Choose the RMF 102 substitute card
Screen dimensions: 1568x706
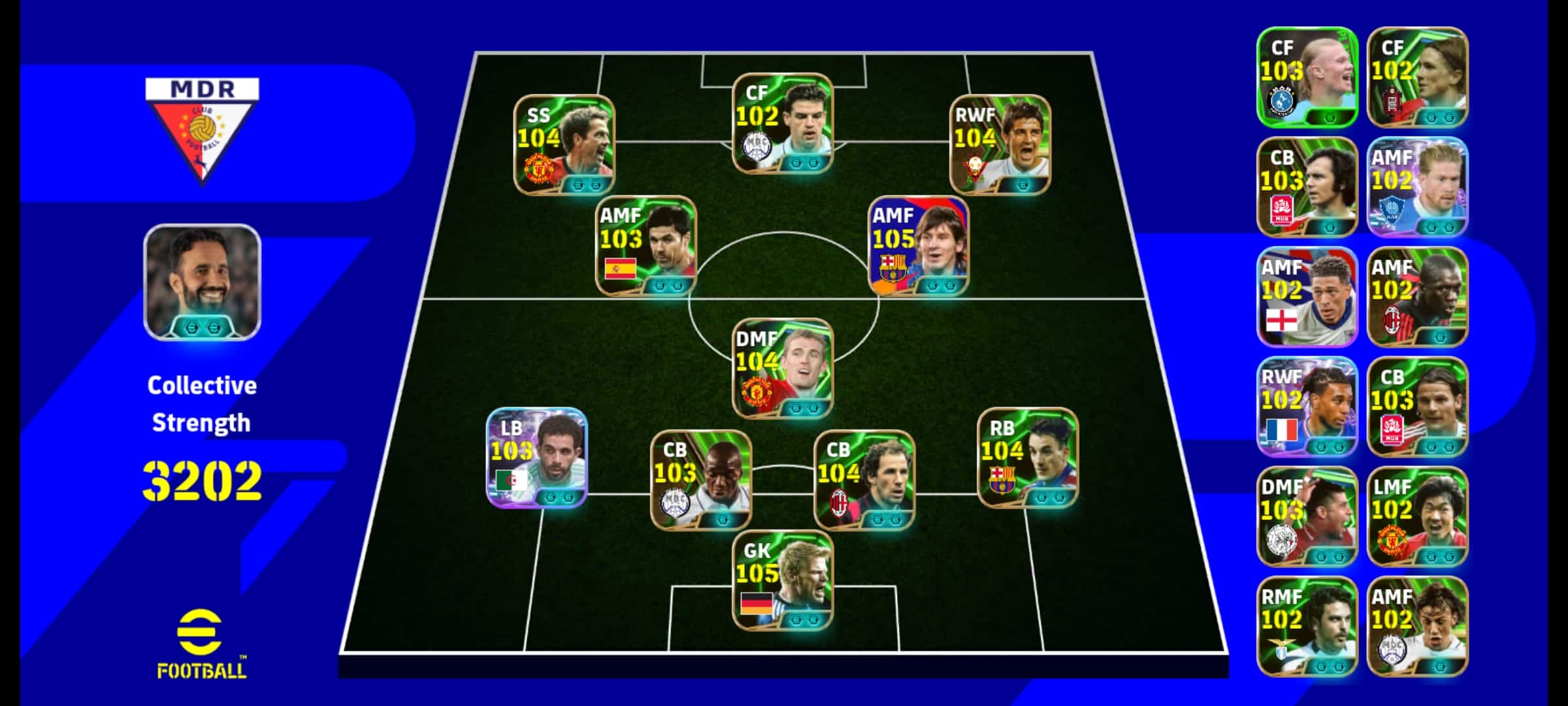pos(1307,626)
